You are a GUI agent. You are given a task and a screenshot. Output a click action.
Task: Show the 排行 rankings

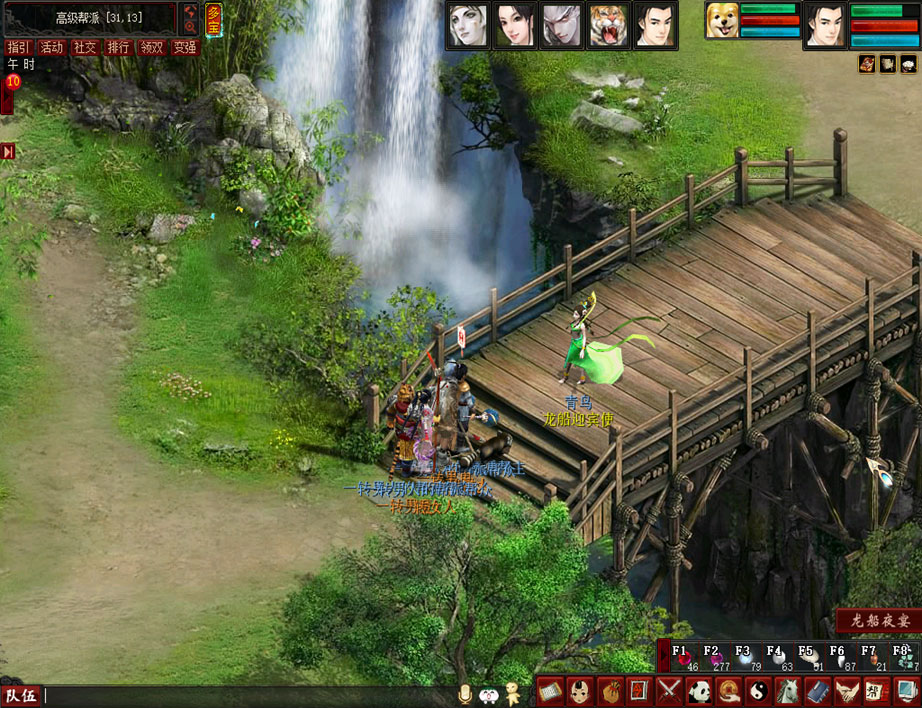[x=118, y=47]
